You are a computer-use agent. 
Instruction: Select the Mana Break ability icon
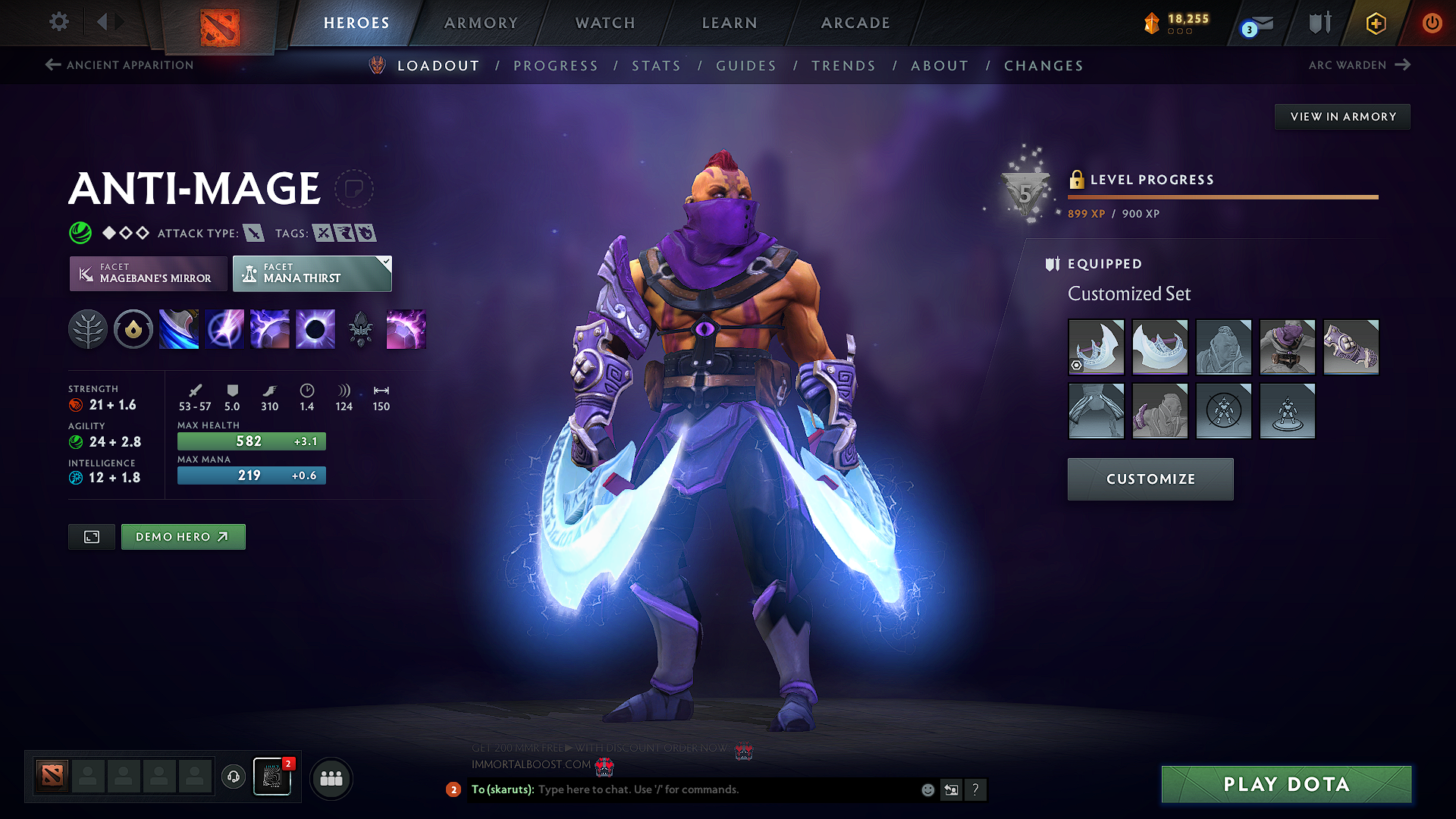click(x=178, y=328)
